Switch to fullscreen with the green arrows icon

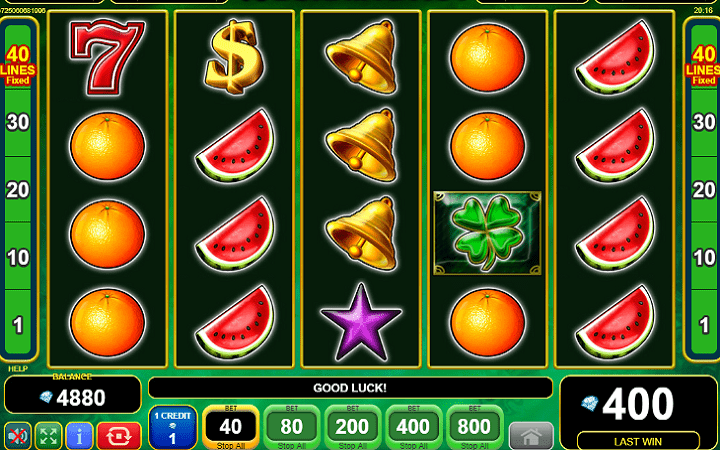pyautogui.click(x=47, y=435)
